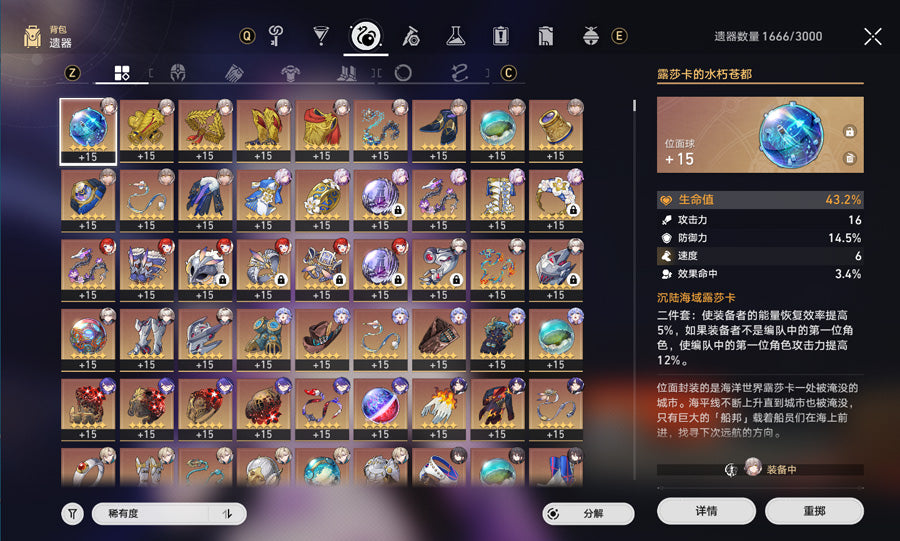Filter relics by feet boots piece
The height and width of the screenshot is (541, 900).
click(x=346, y=73)
